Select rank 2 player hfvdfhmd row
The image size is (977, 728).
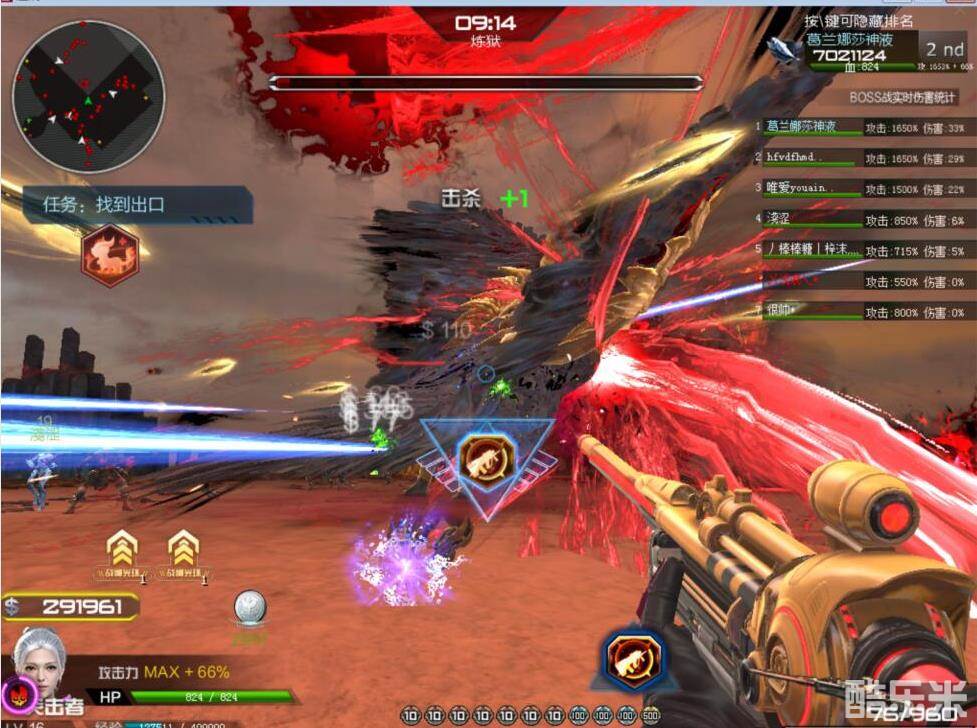click(x=861, y=158)
